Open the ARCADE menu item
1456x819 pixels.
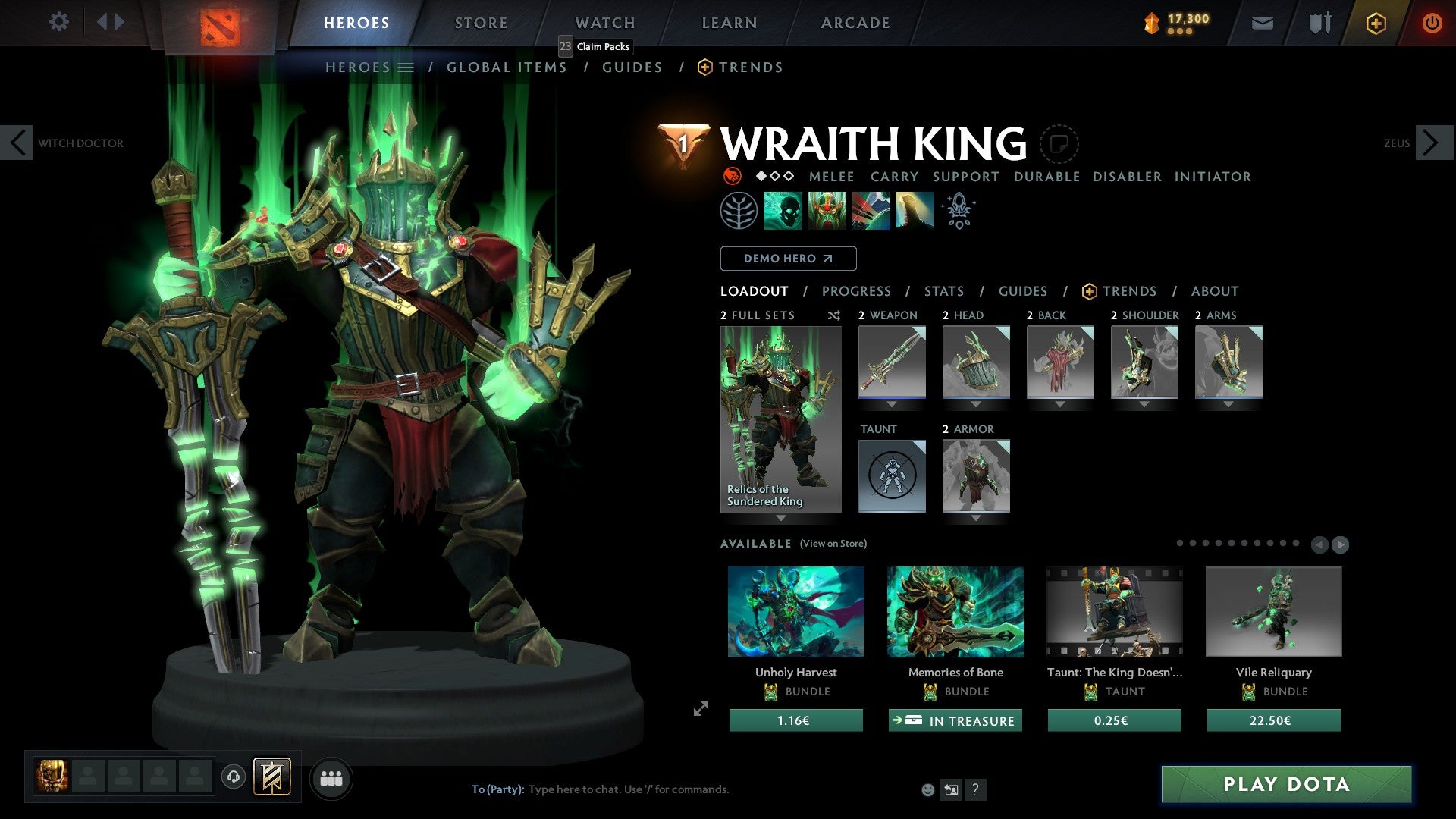(855, 23)
